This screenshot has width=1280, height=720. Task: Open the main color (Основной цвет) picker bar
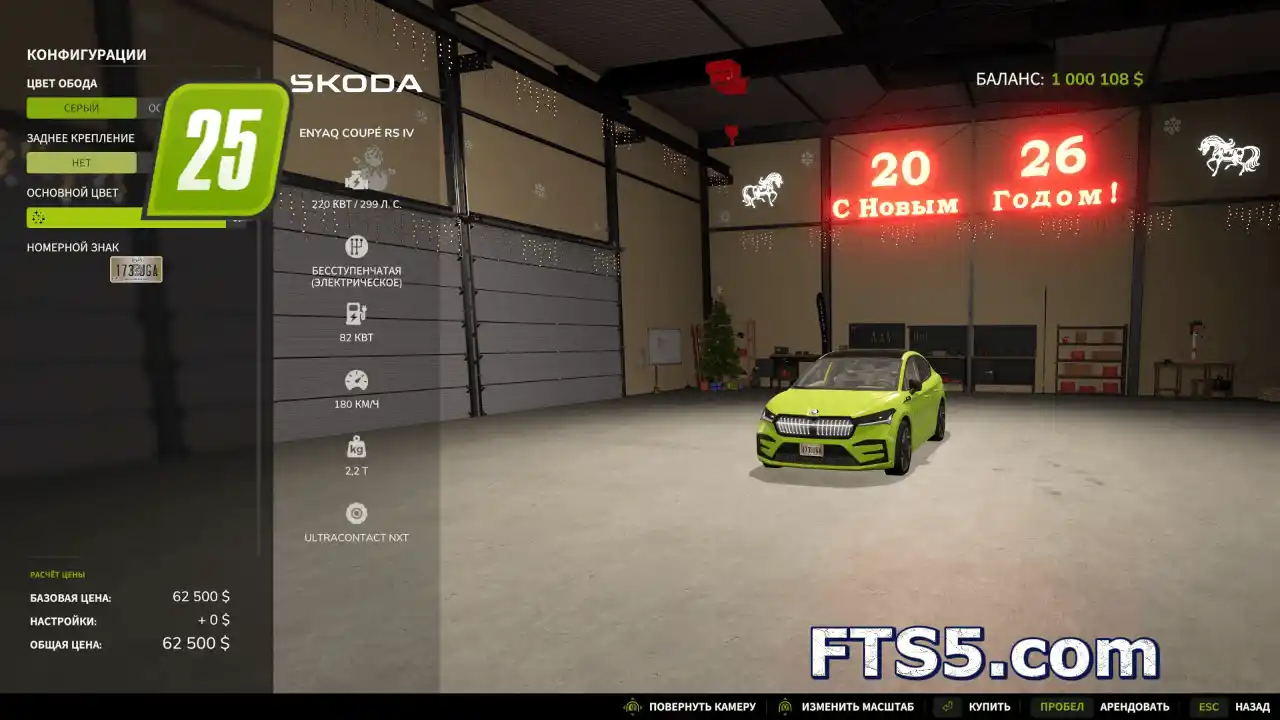coord(125,217)
